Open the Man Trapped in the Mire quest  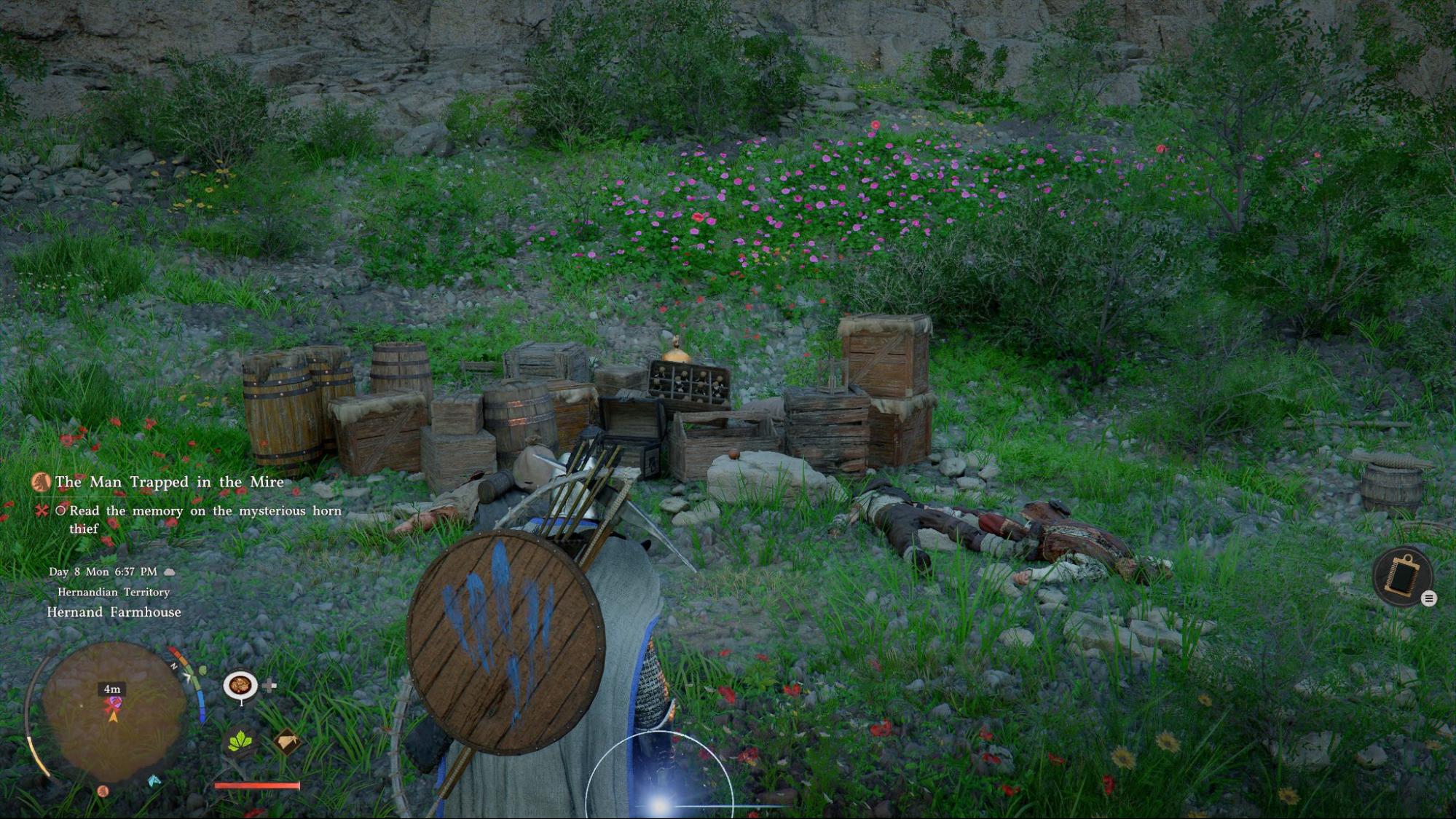pos(169,482)
